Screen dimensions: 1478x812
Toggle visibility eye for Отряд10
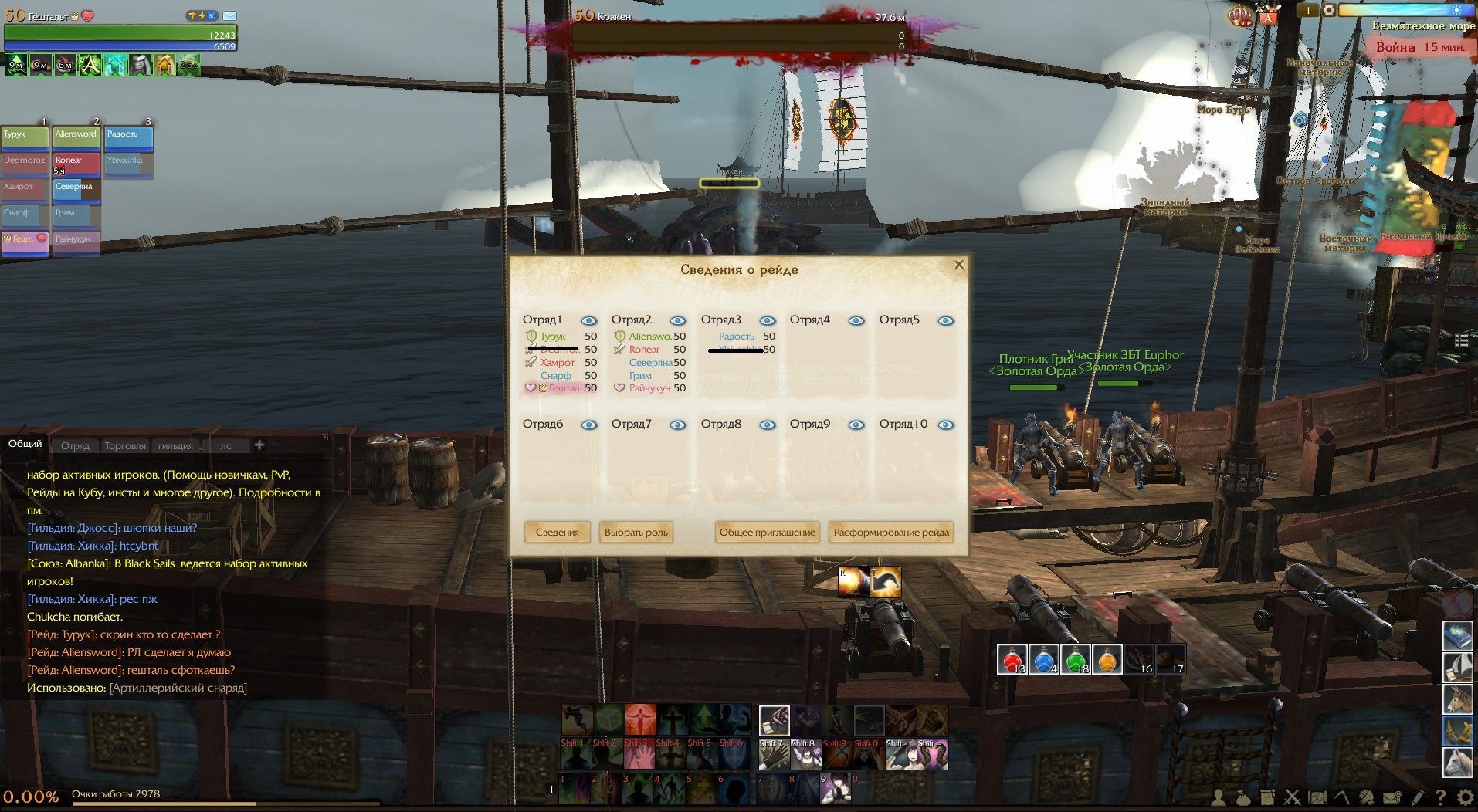click(946, 425)
